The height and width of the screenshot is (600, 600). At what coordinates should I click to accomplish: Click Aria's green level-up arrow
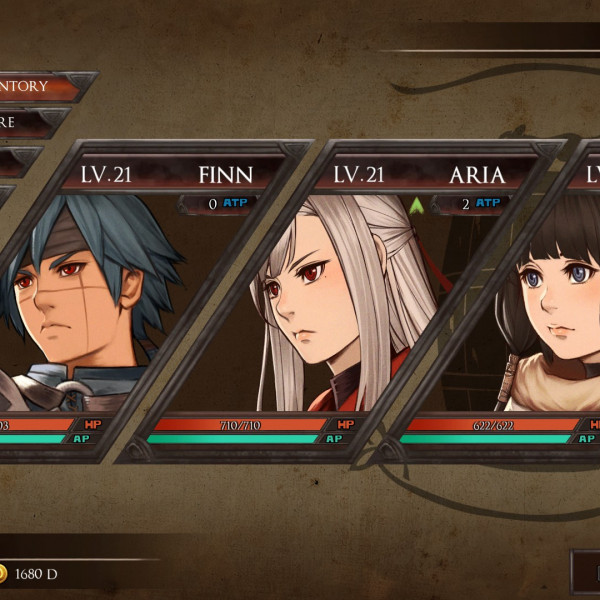[x=416, y=204]
